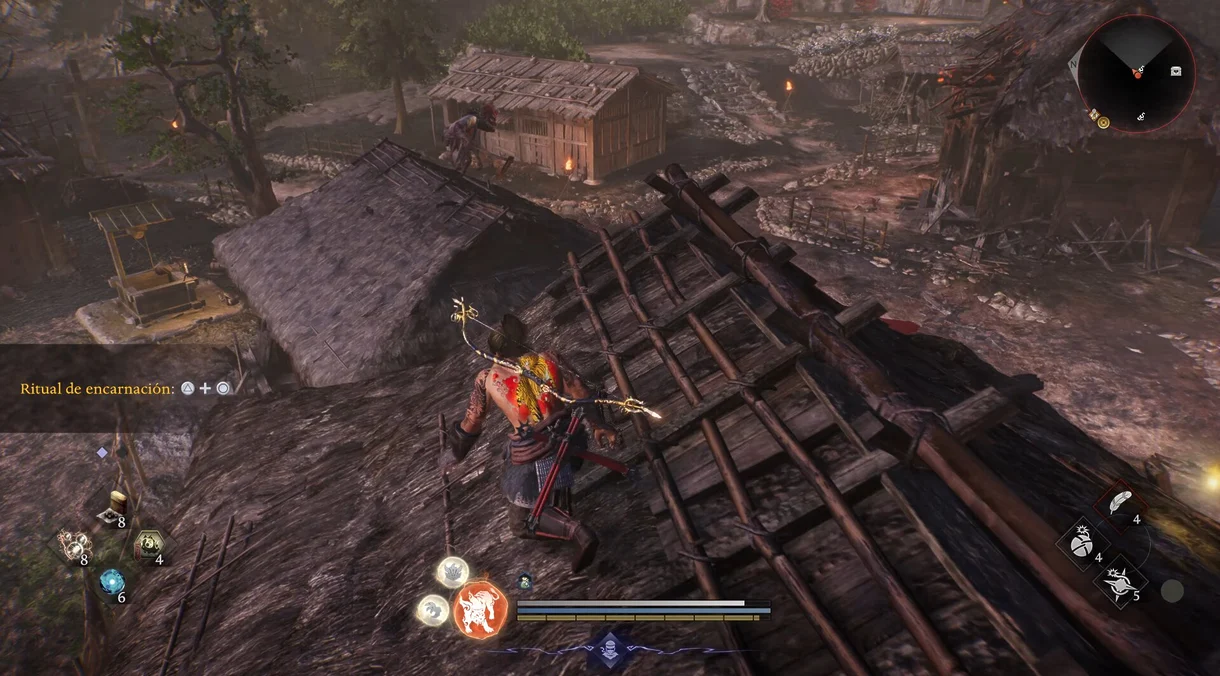
Task: Trigger the lower white spirit skill orb
Action: coord(432,609)
